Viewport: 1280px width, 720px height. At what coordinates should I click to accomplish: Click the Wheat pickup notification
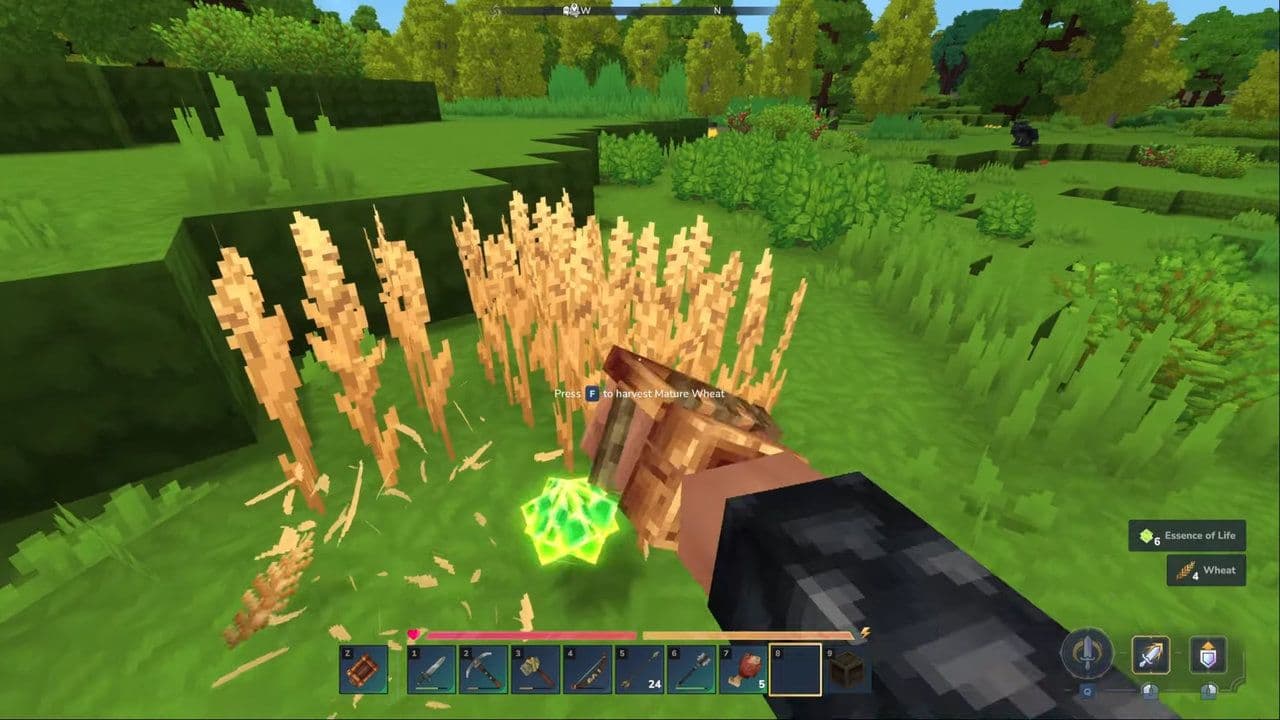pyautogui.click(x=1206, y=570)
